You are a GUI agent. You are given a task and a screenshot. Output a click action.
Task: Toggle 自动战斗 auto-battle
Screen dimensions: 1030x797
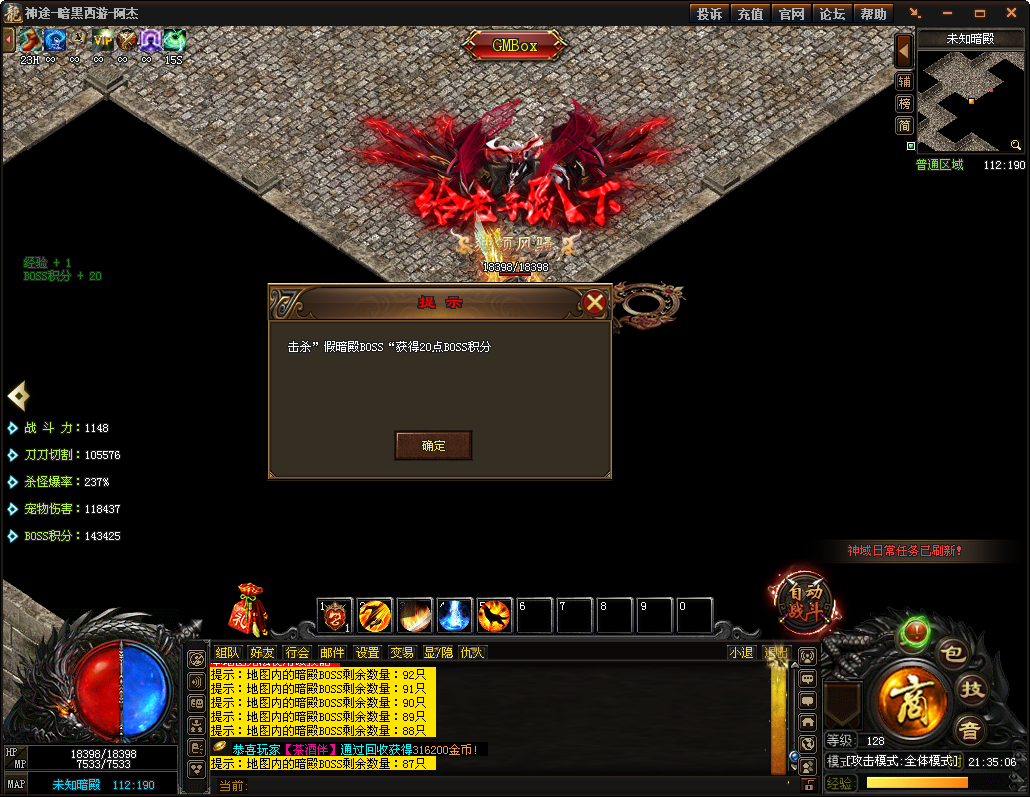[804, 599]
